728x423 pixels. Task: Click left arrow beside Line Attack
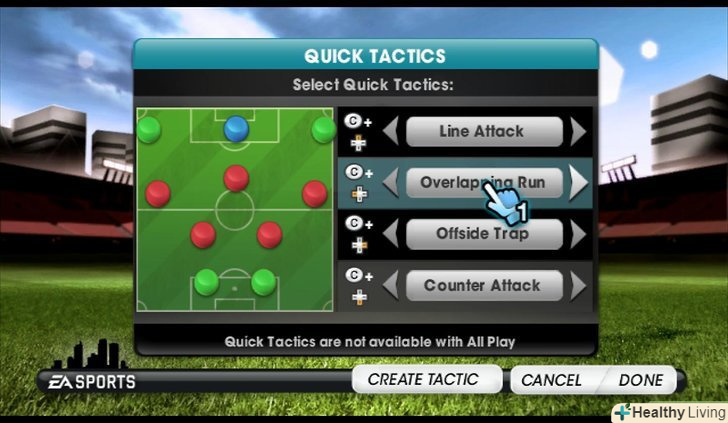[x=392, y=131]
